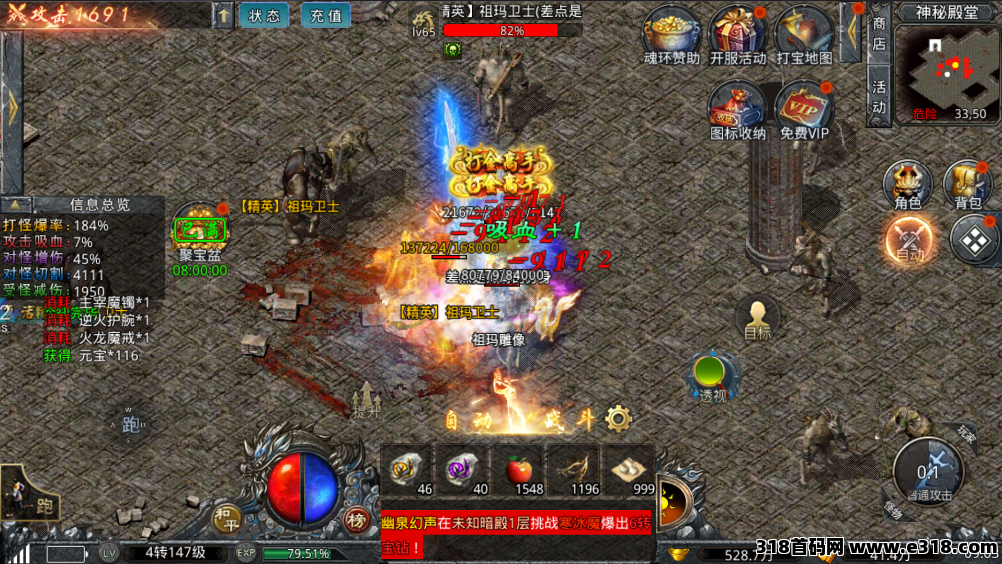Open the 商店 shop tab

tap(879, 33)
